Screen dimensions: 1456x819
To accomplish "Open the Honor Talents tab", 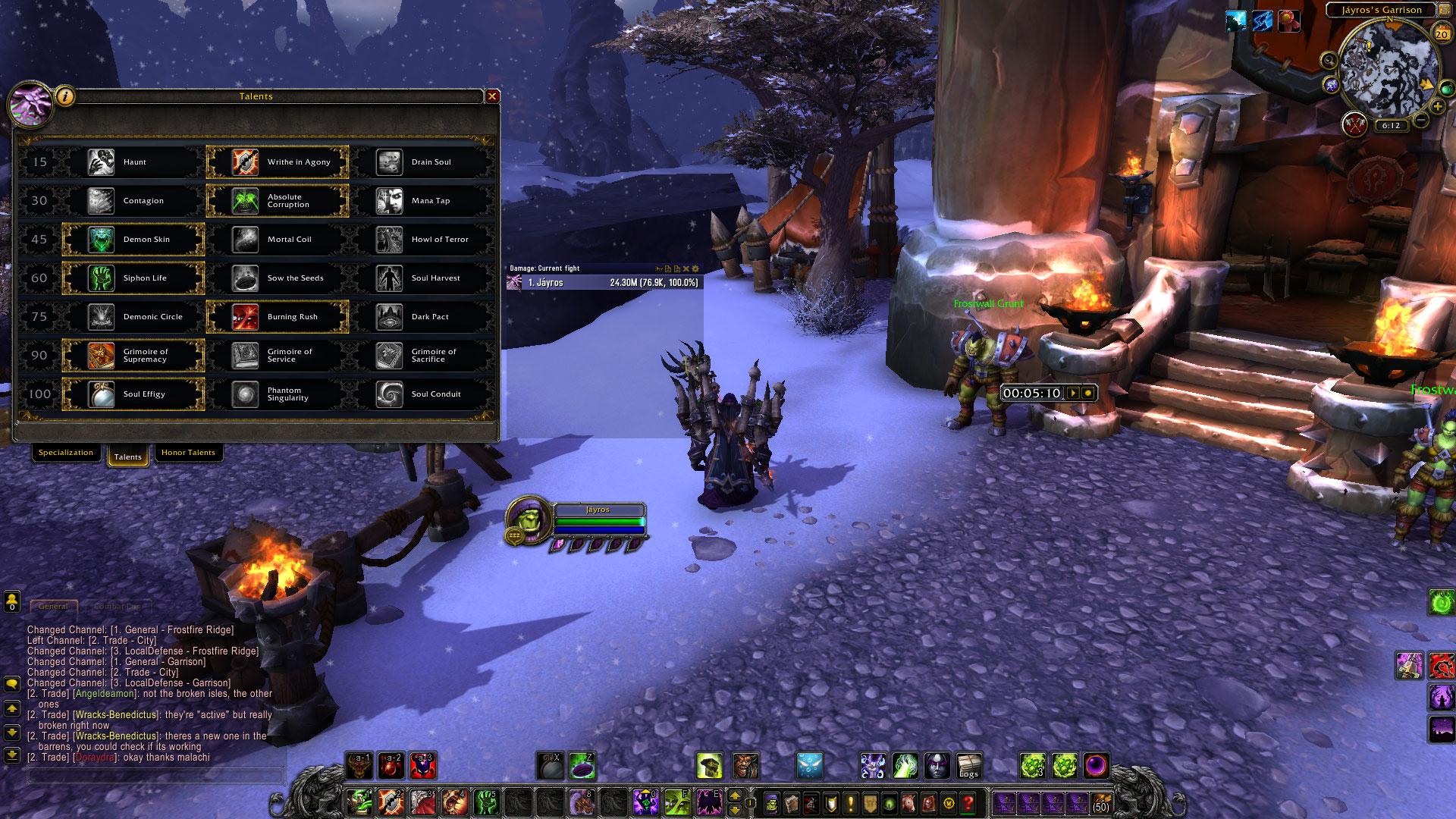I will (x=188, y=453).
